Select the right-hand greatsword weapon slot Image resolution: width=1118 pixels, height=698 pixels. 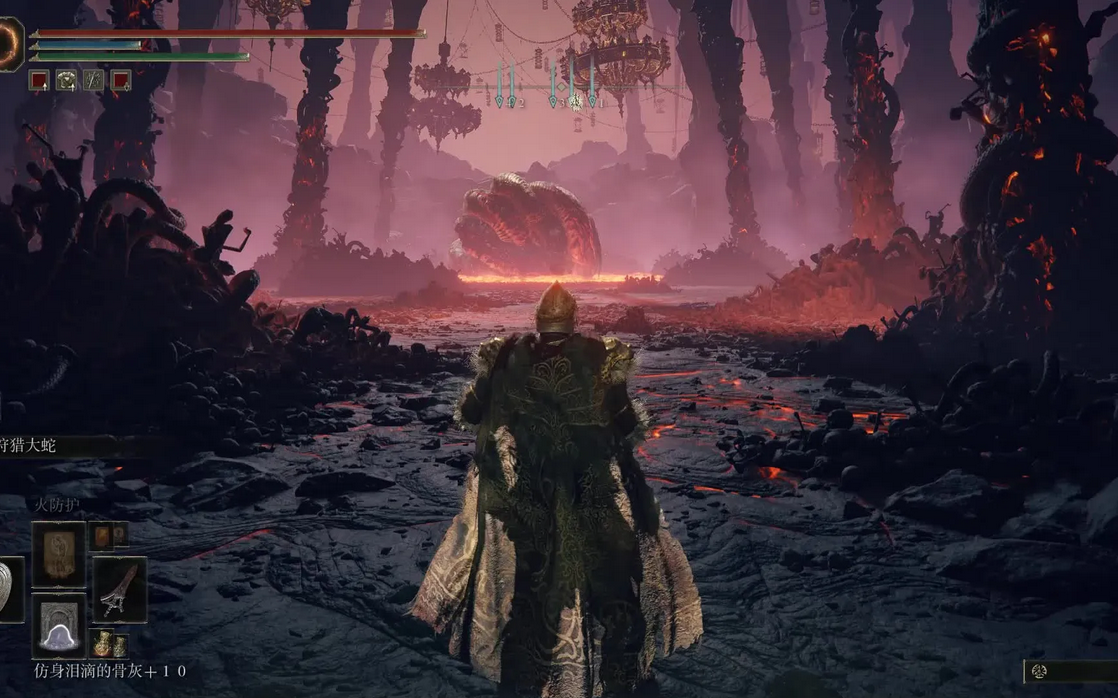tap(120, 589)
